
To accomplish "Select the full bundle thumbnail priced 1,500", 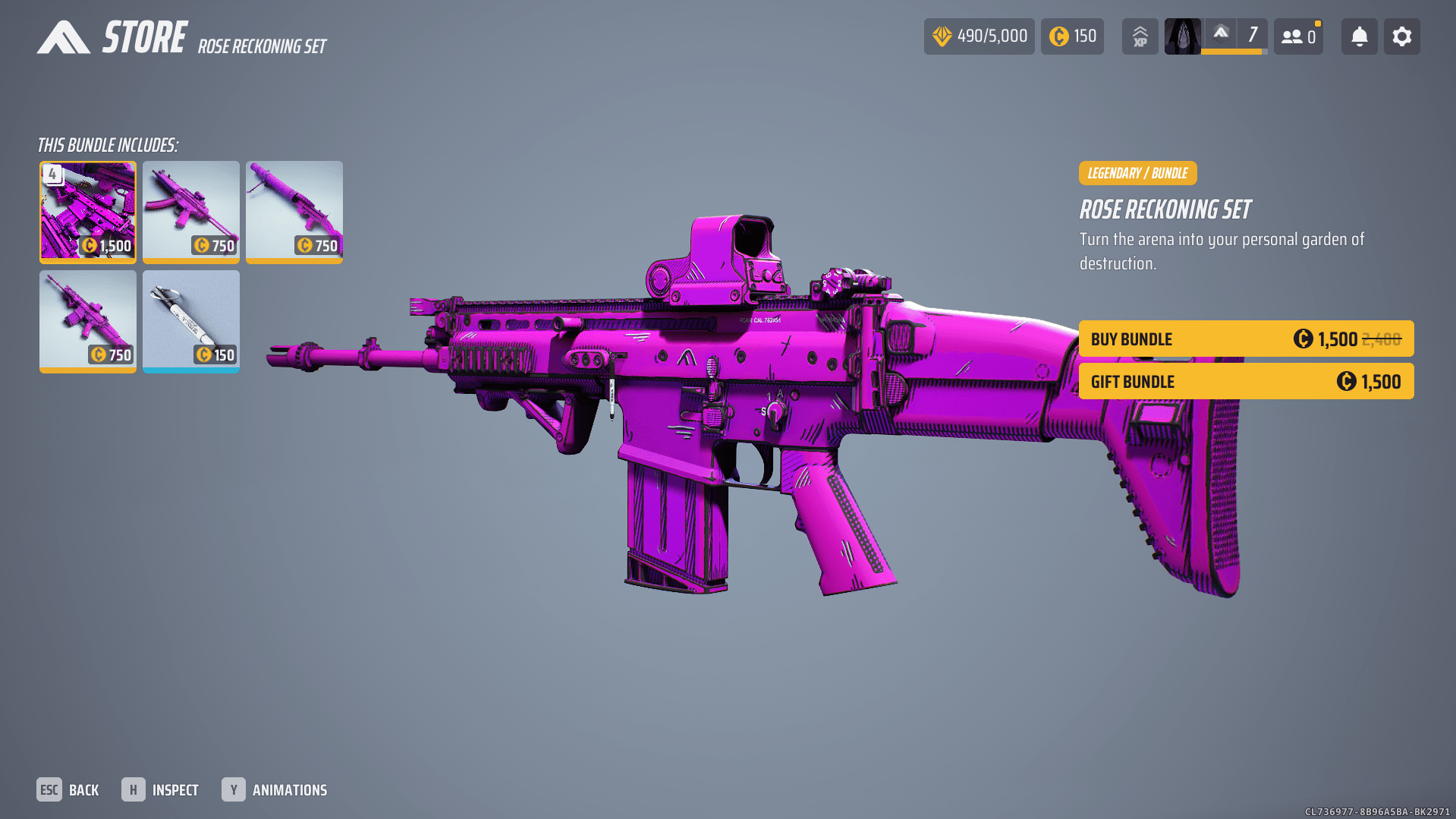I will [88, 212].
